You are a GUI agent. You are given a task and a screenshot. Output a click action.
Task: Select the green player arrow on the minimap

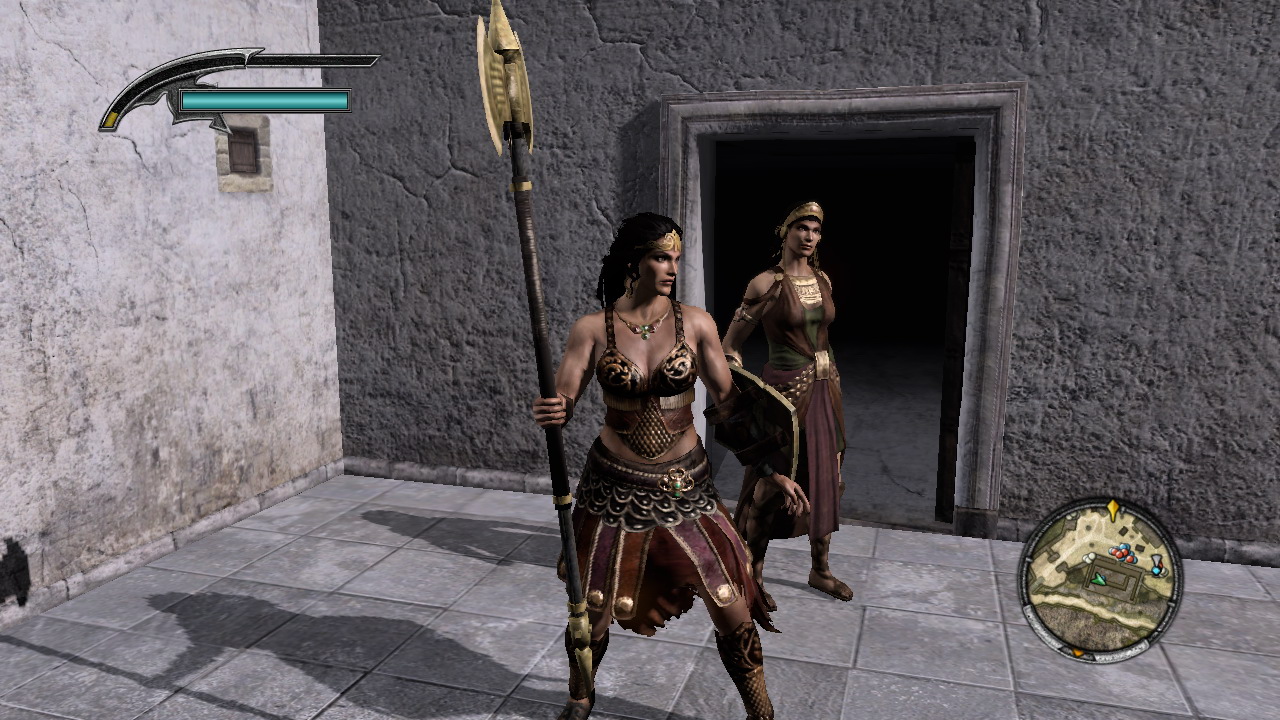(1099, 580)
